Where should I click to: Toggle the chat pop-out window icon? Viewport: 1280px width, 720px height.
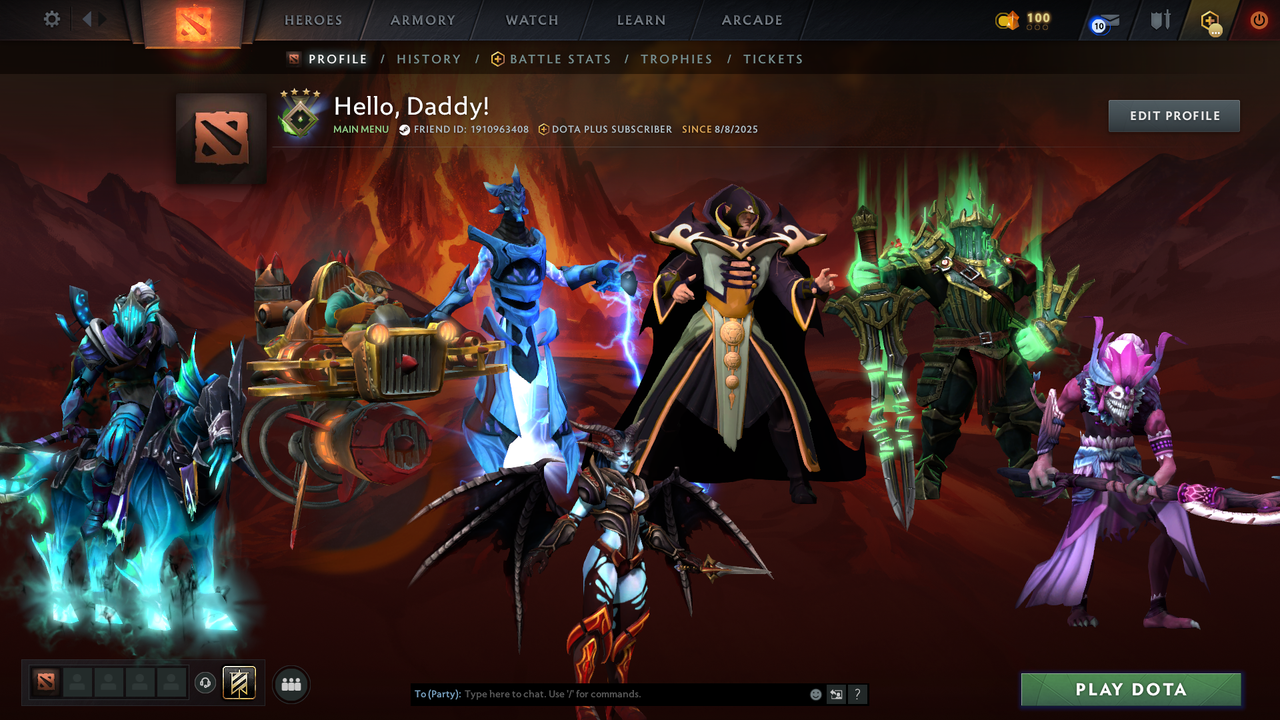836,694
